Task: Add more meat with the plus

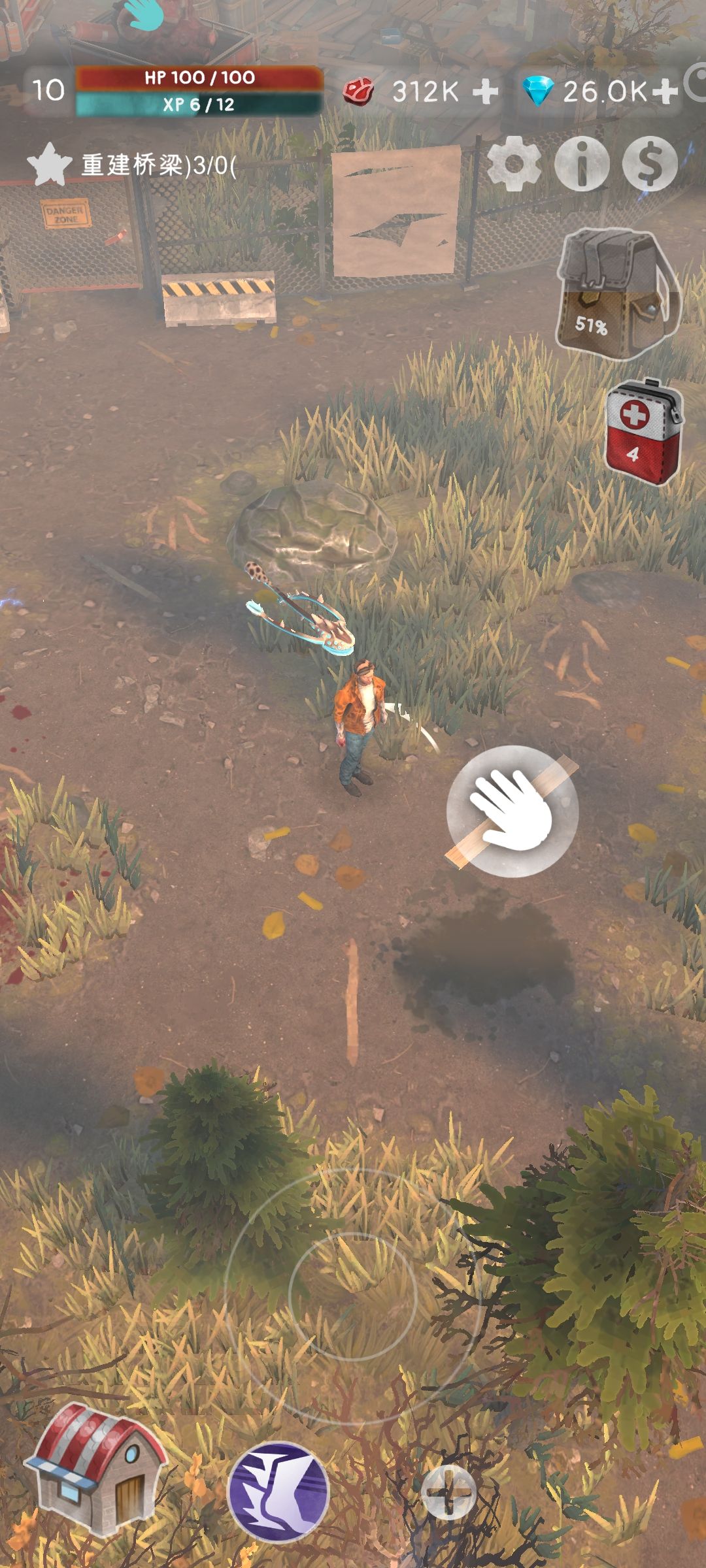Action: pos(485,91)
